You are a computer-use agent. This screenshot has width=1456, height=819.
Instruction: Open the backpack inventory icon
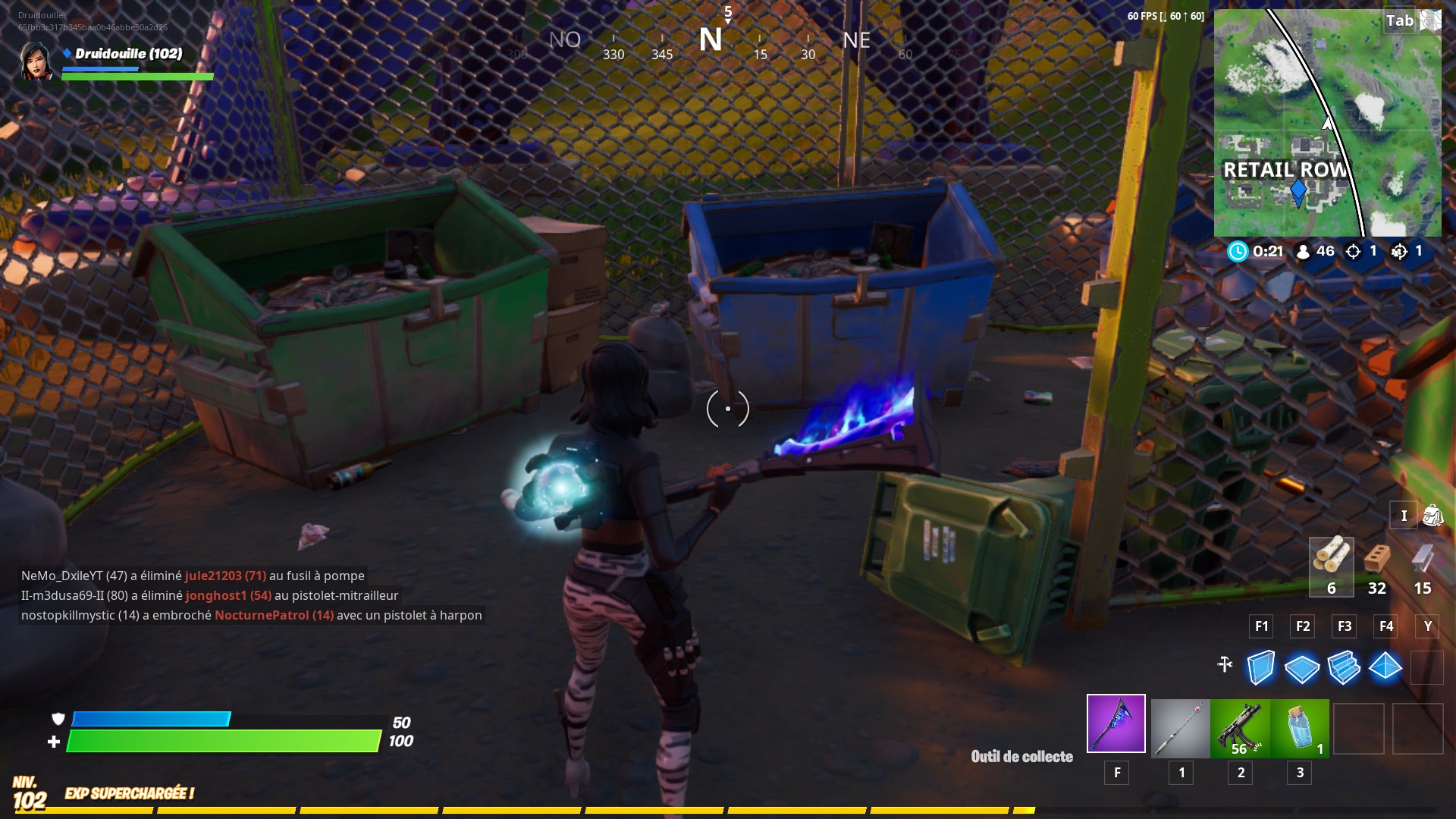tap(1432, 516)
